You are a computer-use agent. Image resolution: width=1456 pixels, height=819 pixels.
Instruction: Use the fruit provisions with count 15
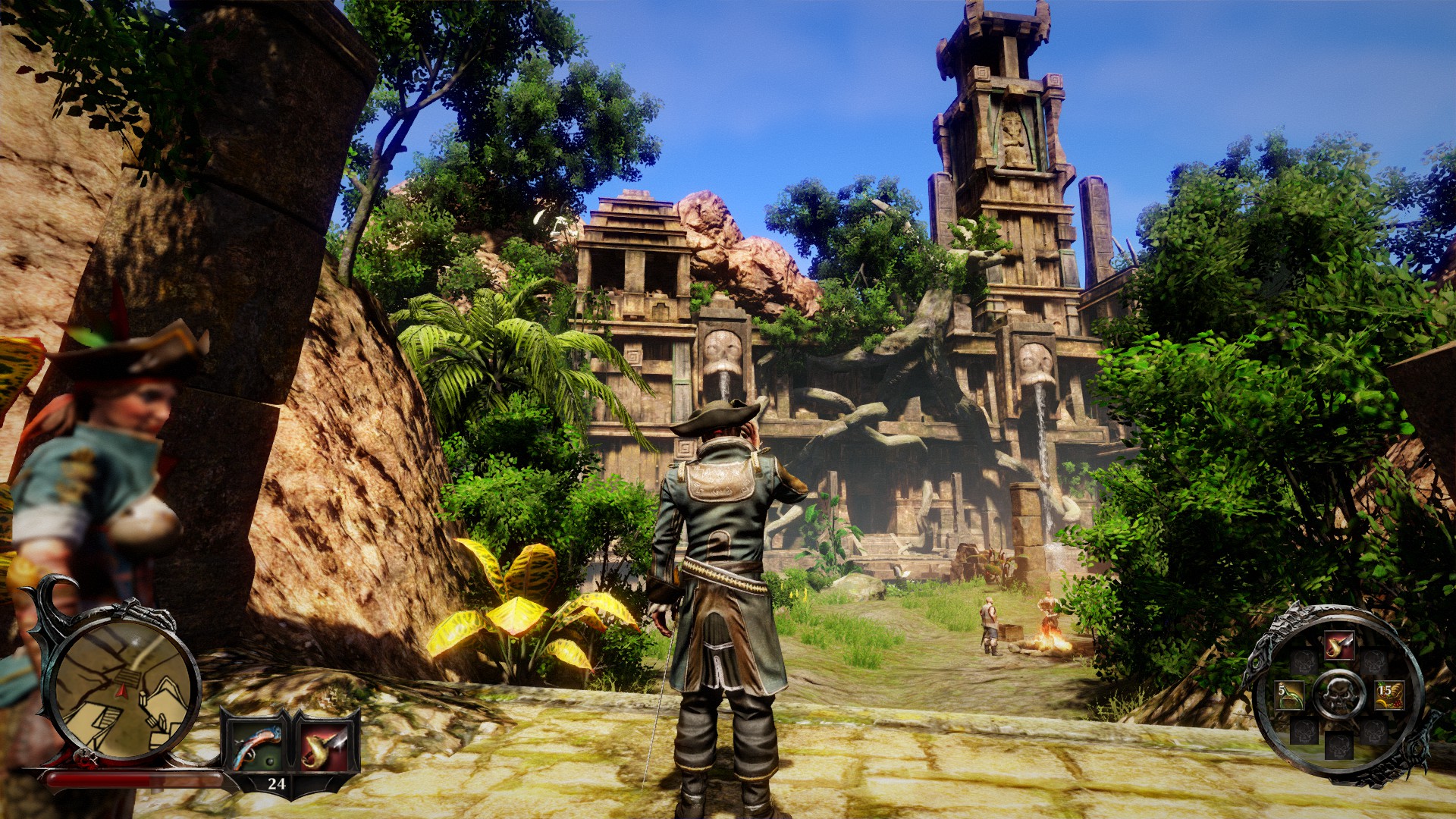(x=1389, y=694)
